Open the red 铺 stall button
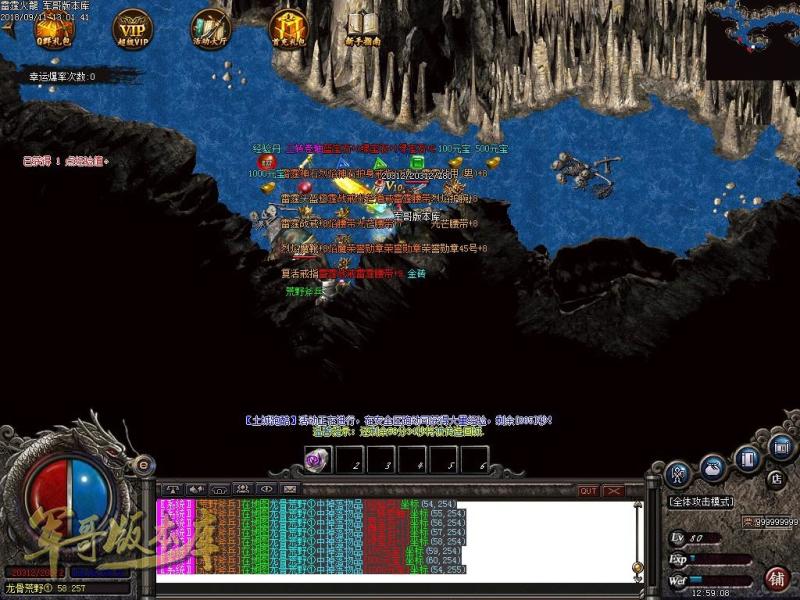800x600 pixels. [x=778, y=577]
